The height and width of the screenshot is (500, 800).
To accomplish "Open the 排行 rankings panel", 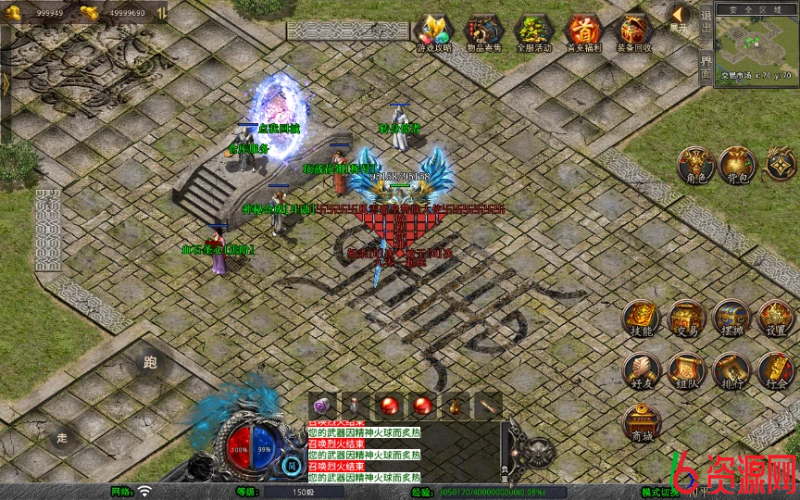I will coord(731,371).
